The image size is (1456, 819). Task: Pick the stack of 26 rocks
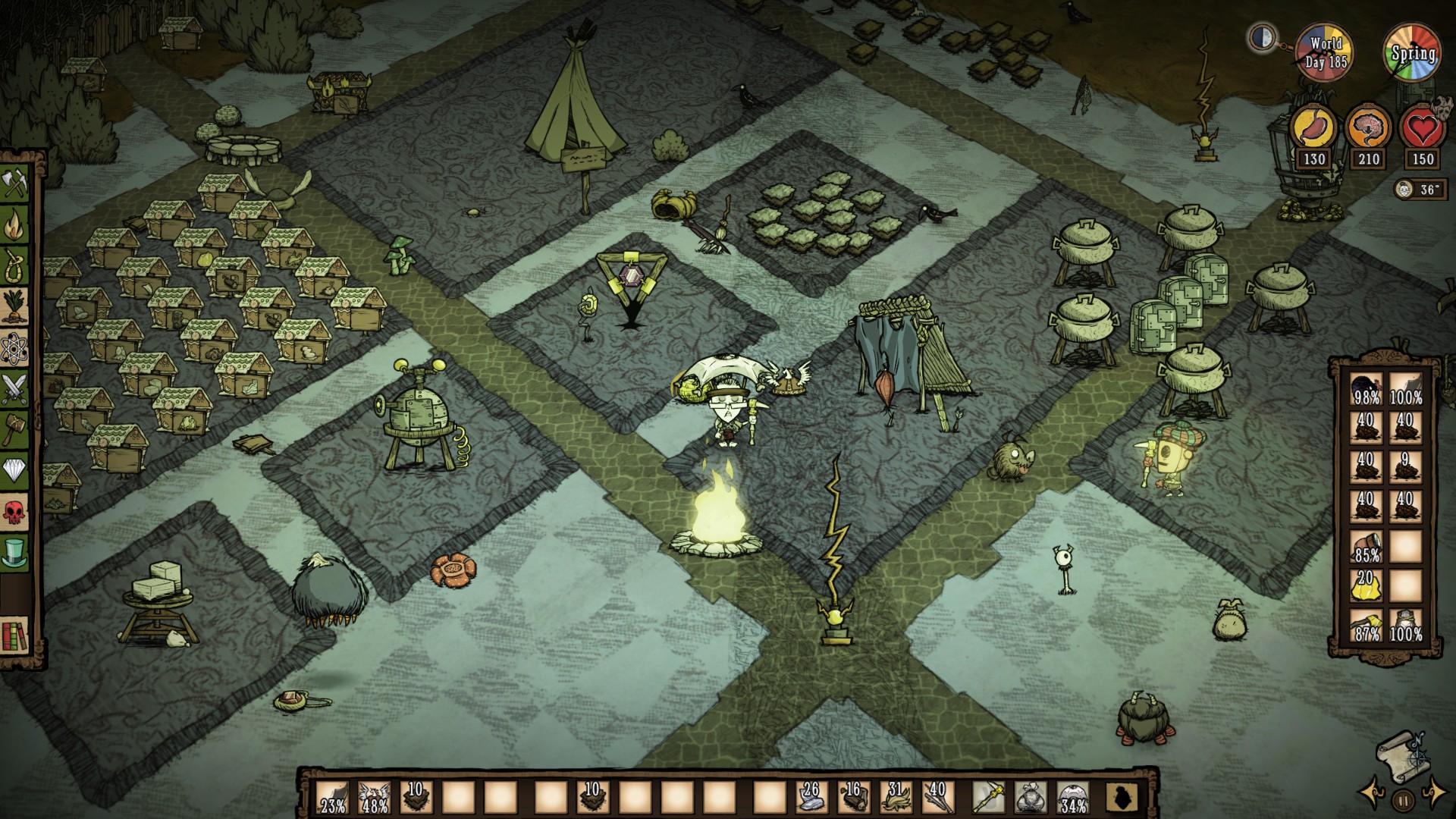[811, 798]
